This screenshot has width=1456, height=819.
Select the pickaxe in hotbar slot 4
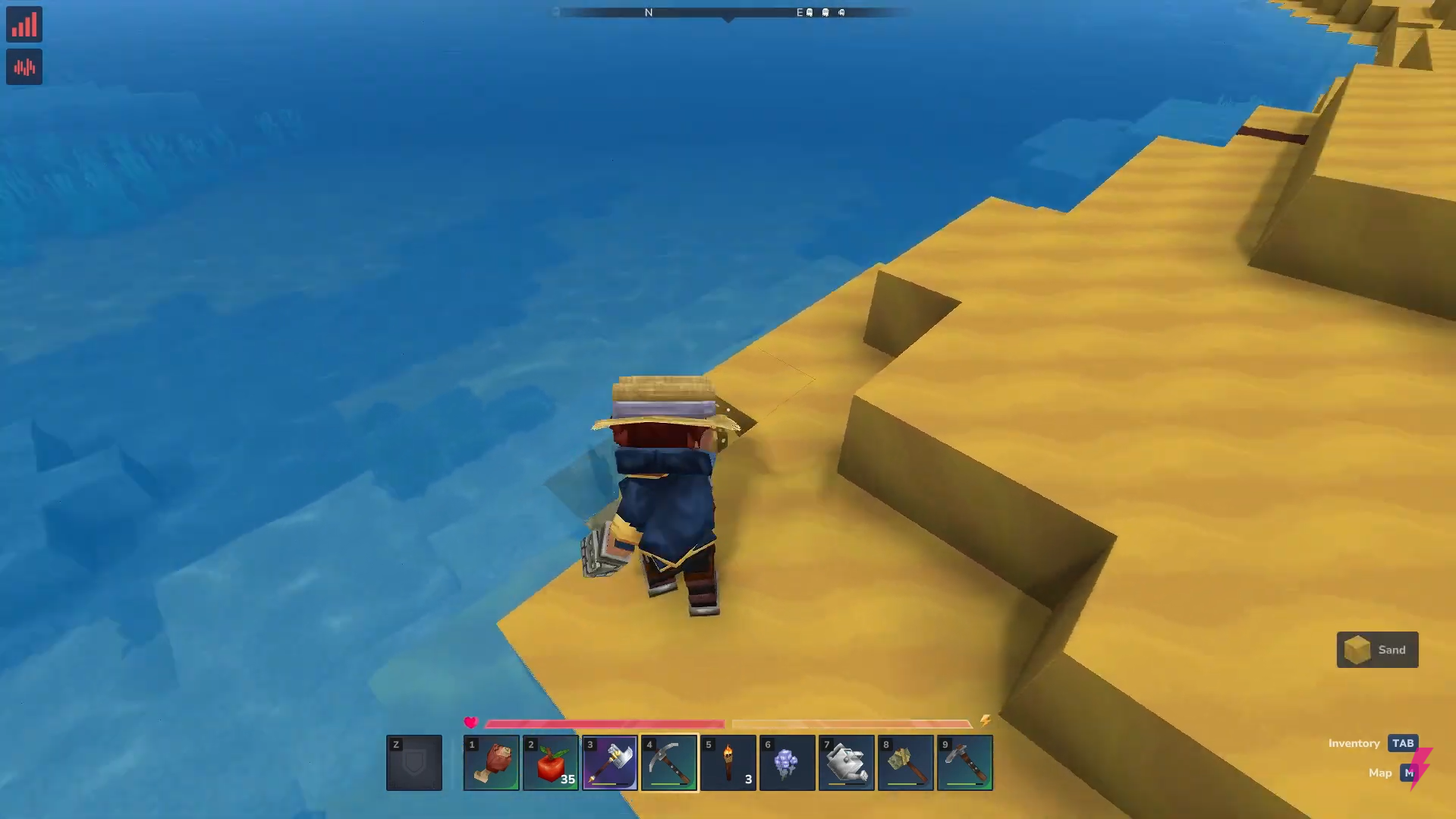coord(668,762)
